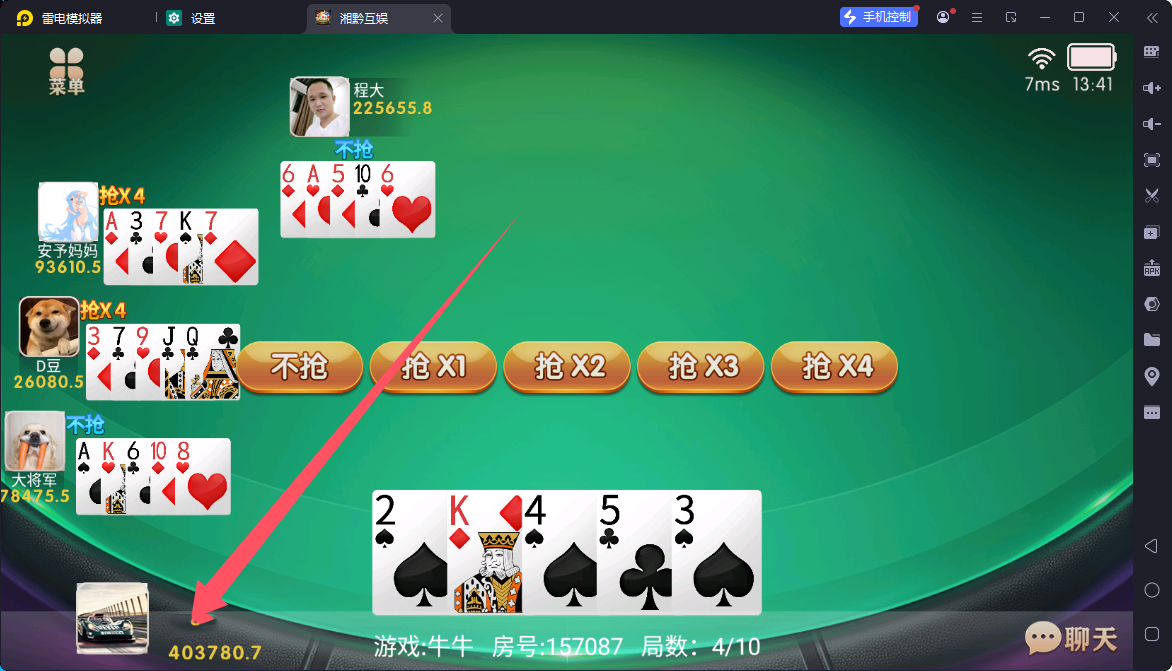Bid maximum with 抢 X4
The image size is (1172, 671).
tap(834, 367)
